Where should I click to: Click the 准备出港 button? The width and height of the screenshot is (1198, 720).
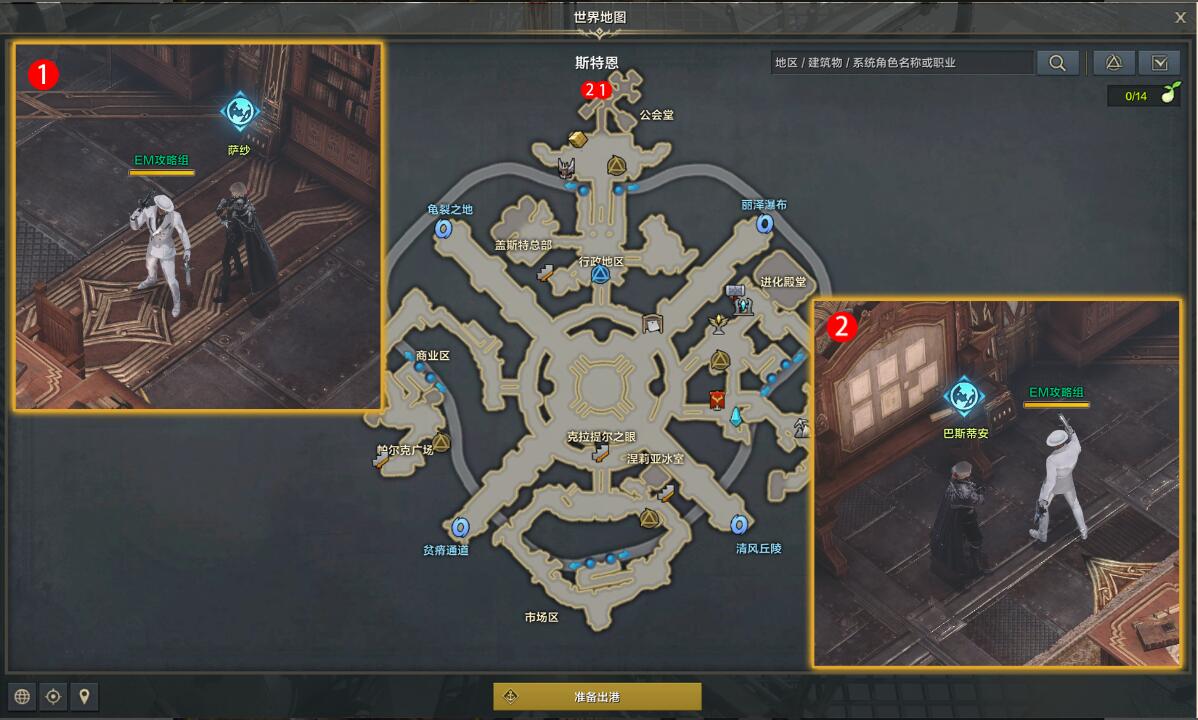click(x=597, y=696)
